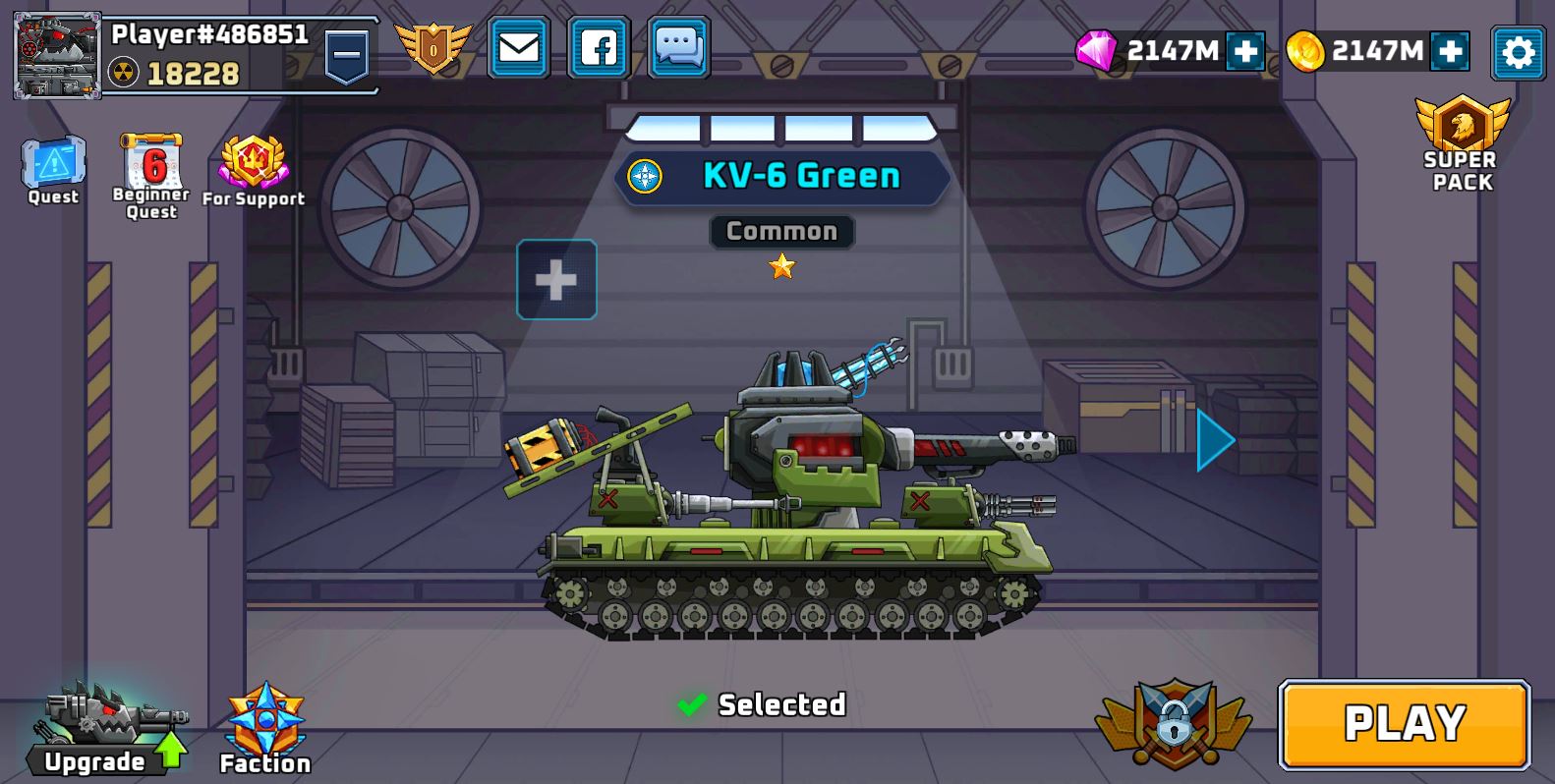Tap the locked crest emblem

tap(1174, 723)
